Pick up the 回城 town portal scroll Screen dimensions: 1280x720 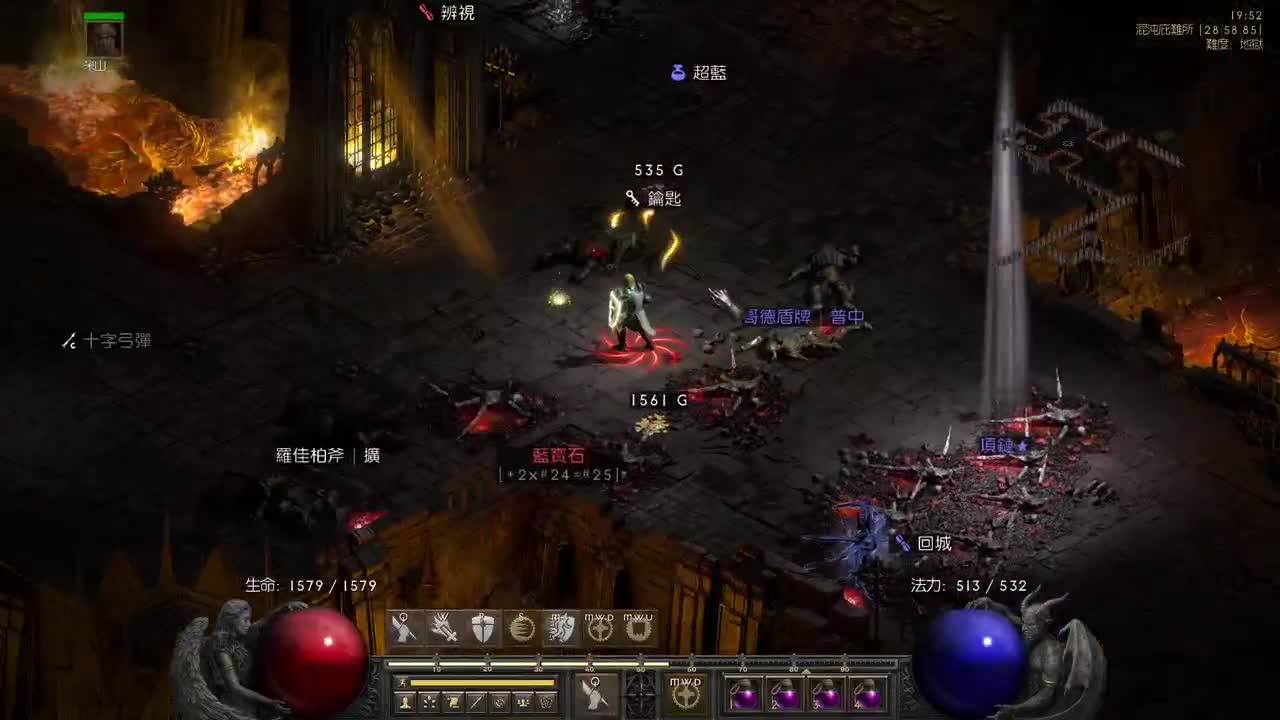(x=932, y=543)
